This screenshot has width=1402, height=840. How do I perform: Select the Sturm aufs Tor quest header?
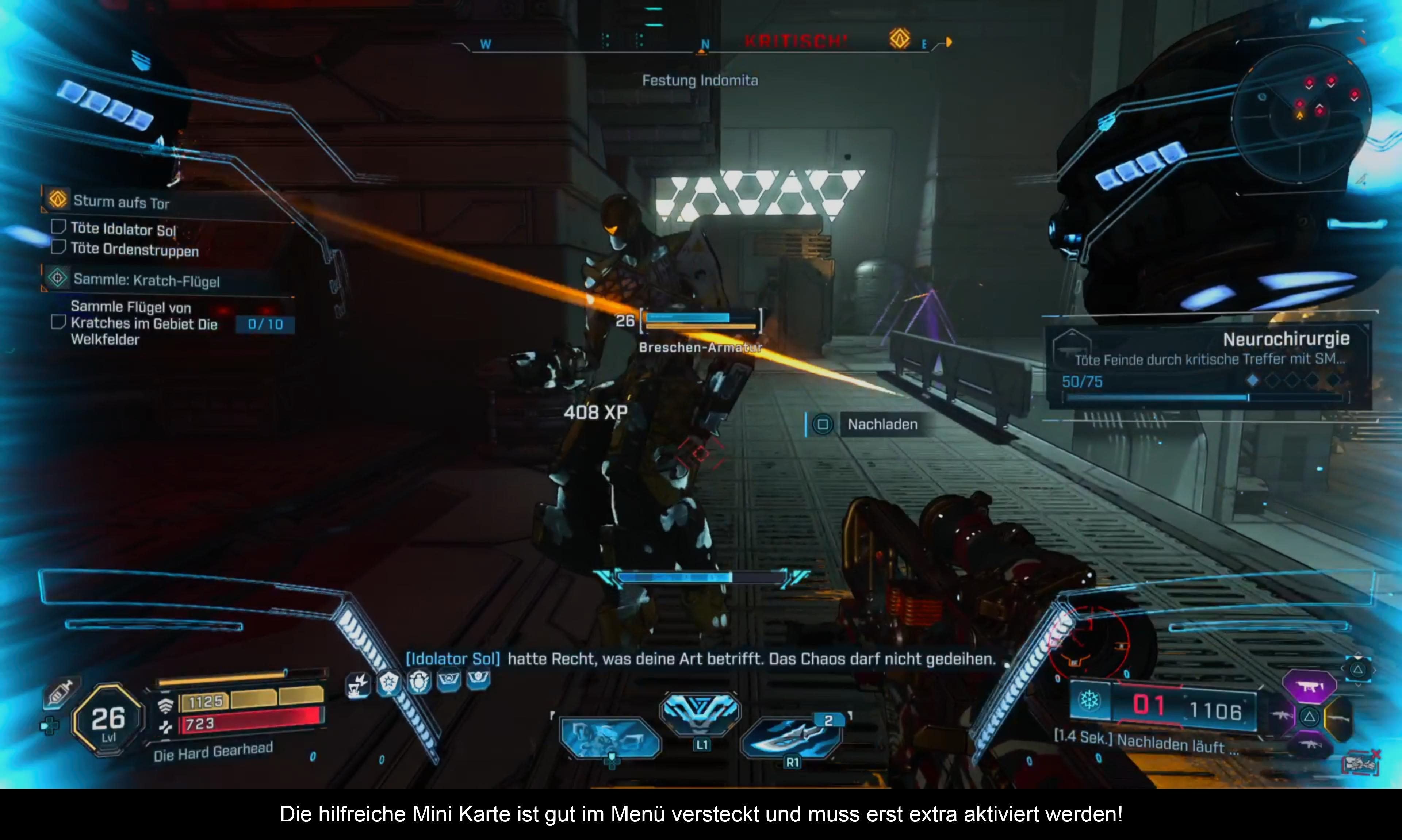point(121,202)
